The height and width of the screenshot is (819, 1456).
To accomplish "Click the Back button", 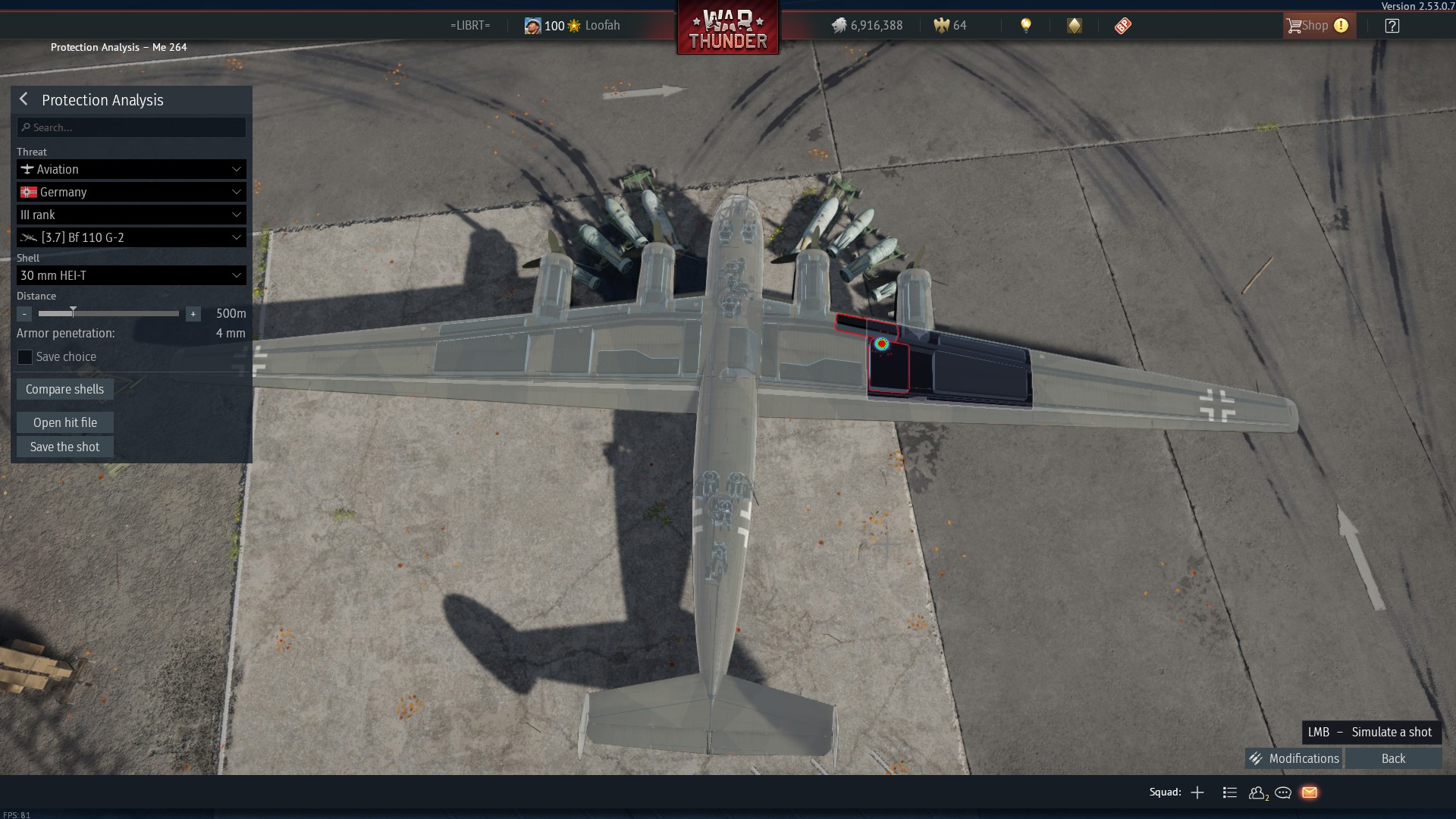I will coord(1393,758).
